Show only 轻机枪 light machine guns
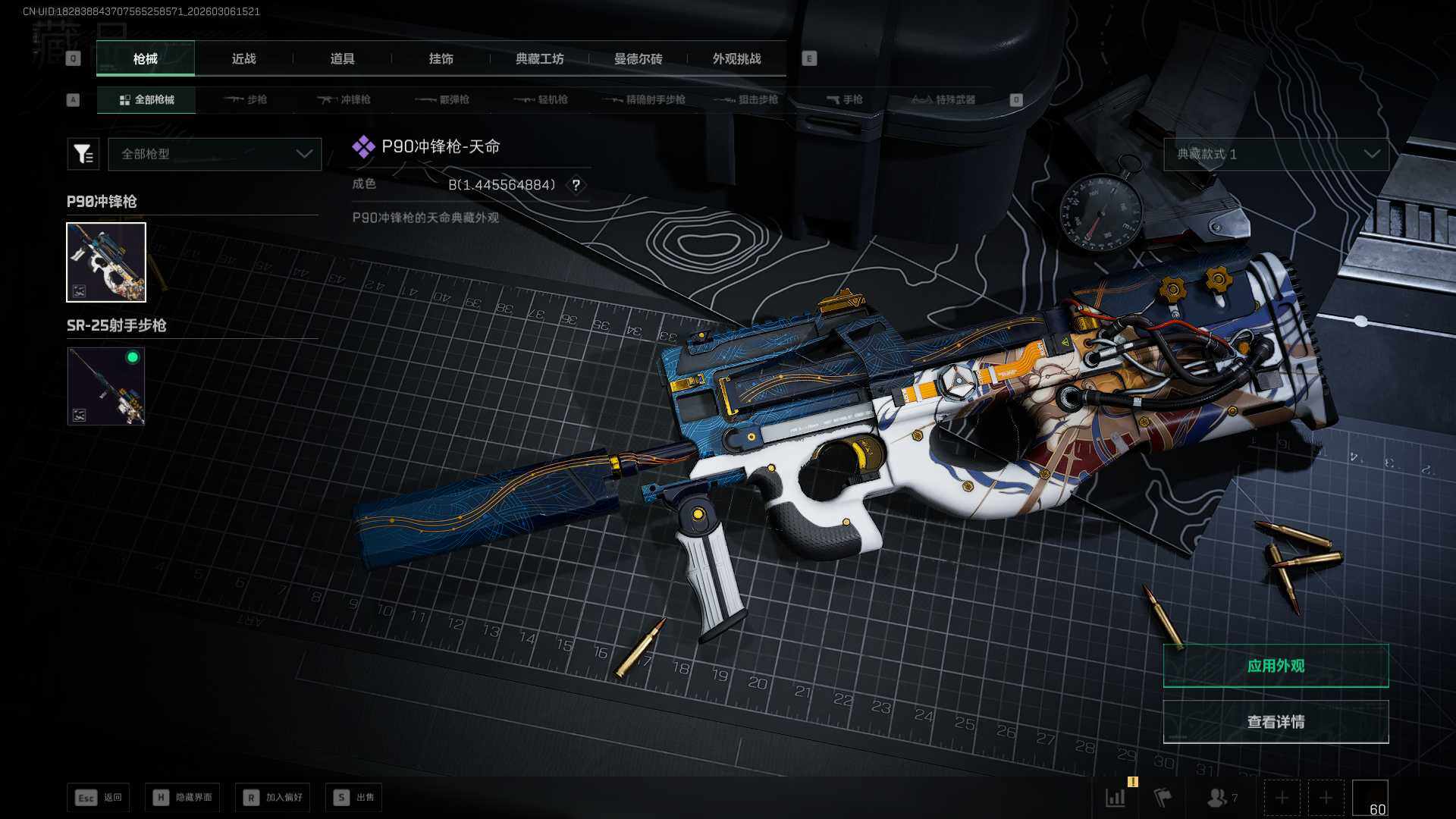The width and height of the screenshot is (1456, 819). click(x=541, y=100)
